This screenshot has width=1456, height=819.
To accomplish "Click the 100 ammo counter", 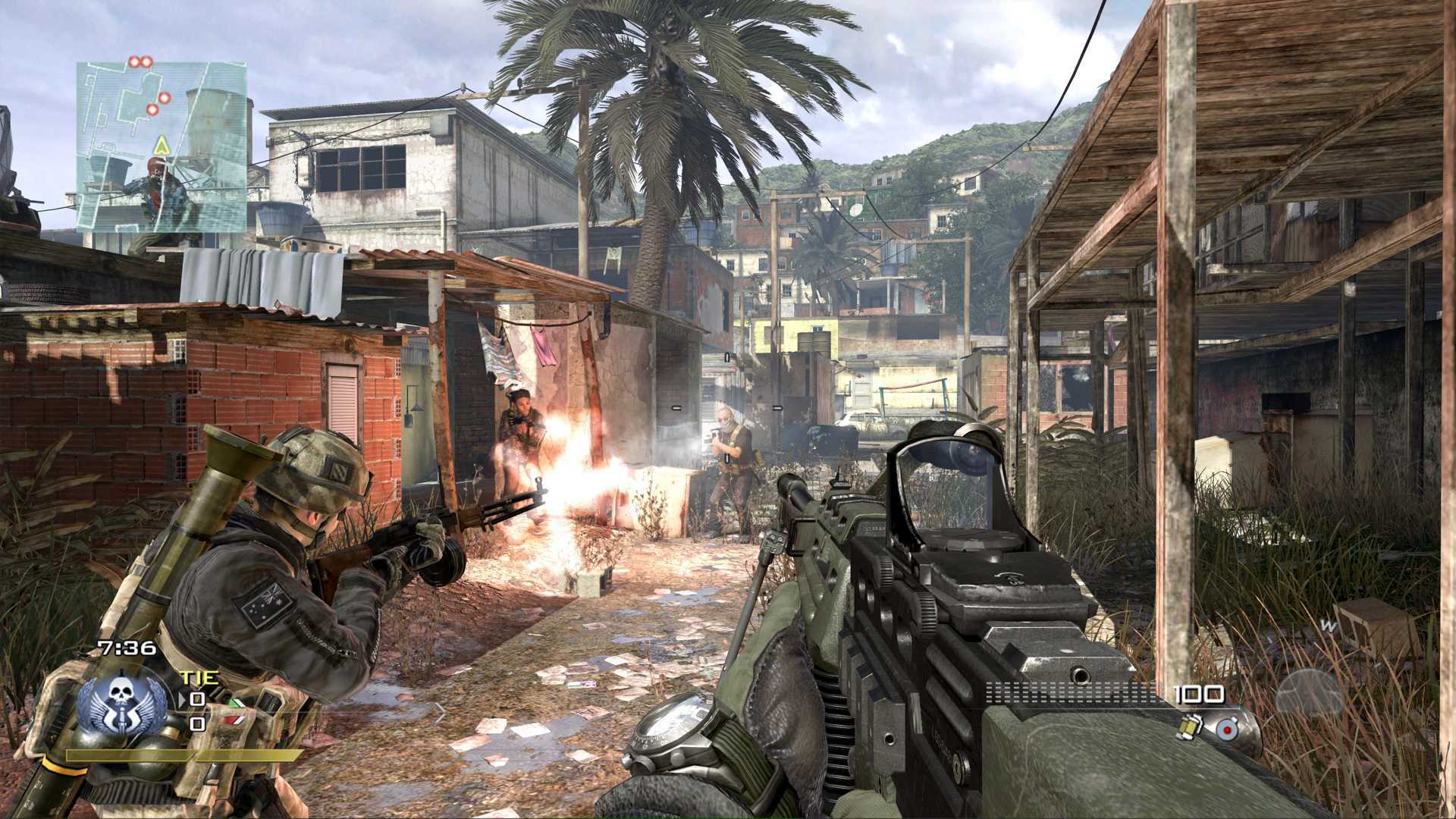I will tap(1197, 695).
